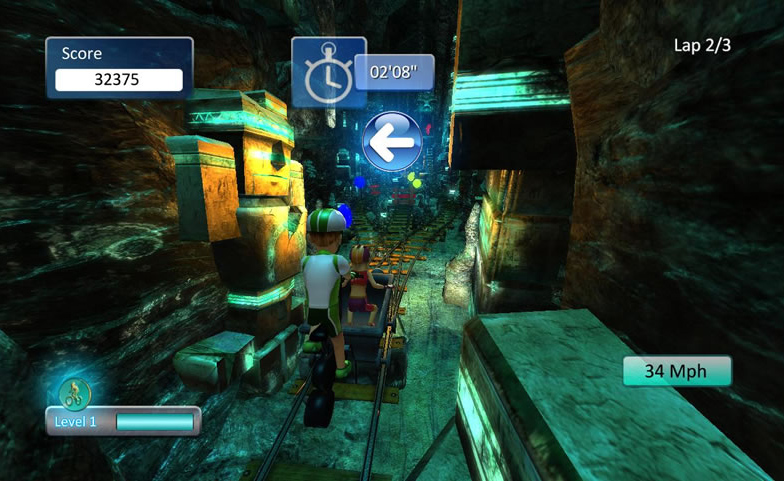Viewport: 784px width, 481px height.
Task: Select the stopwatch timer icon
Action: pyautogui.click(x=326, y=73)
